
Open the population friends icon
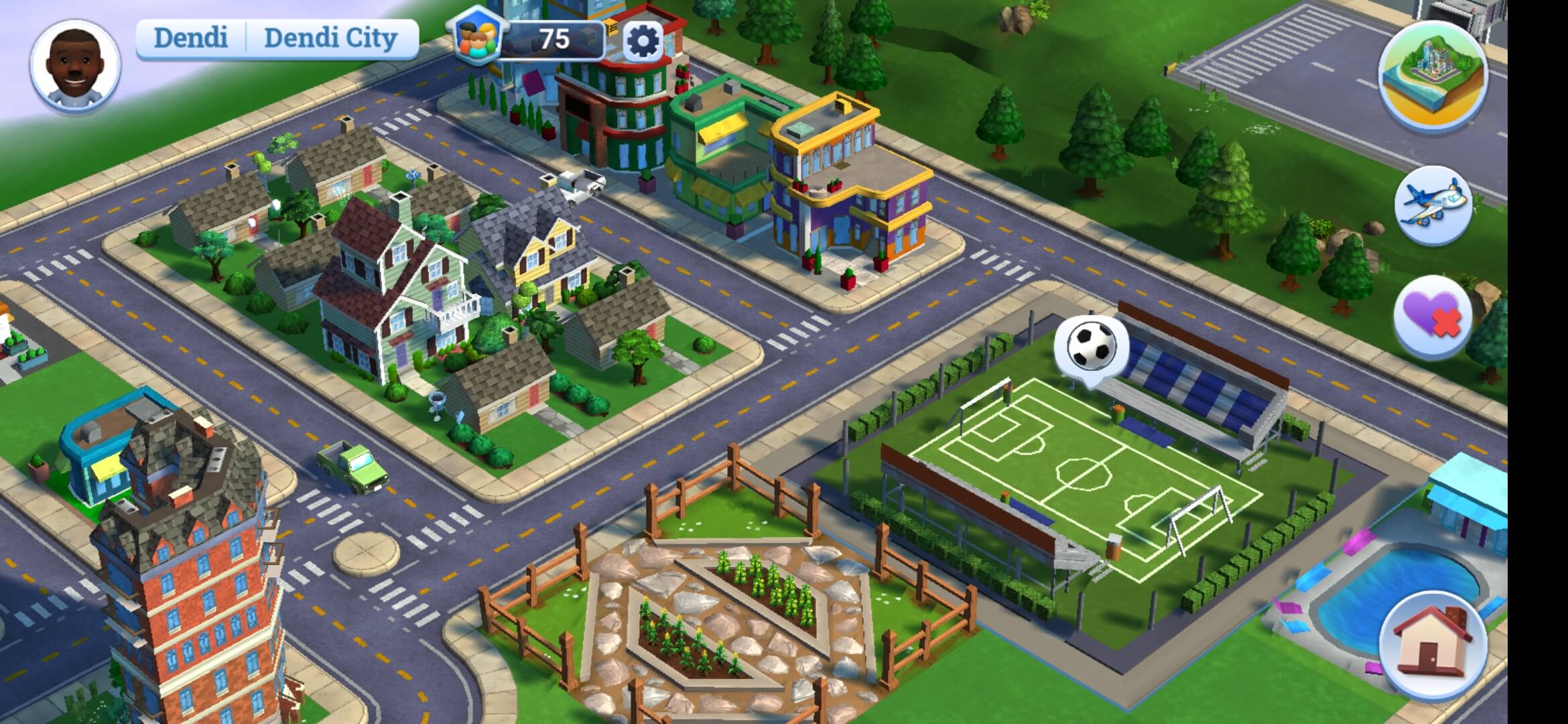478,37
